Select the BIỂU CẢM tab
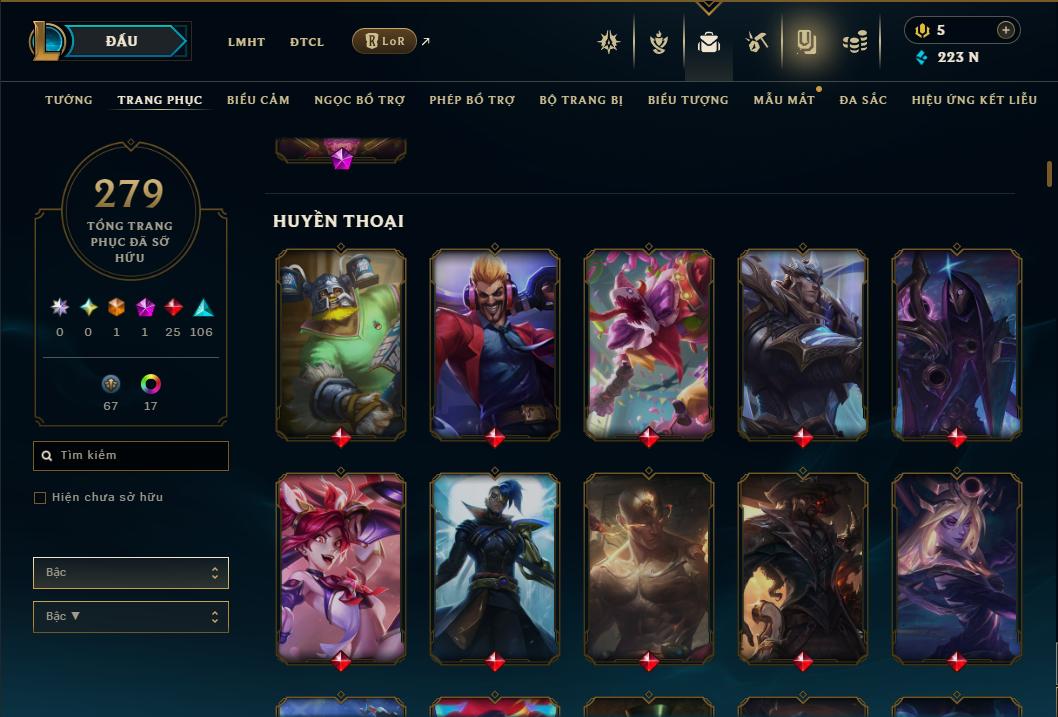 (258, 100)
